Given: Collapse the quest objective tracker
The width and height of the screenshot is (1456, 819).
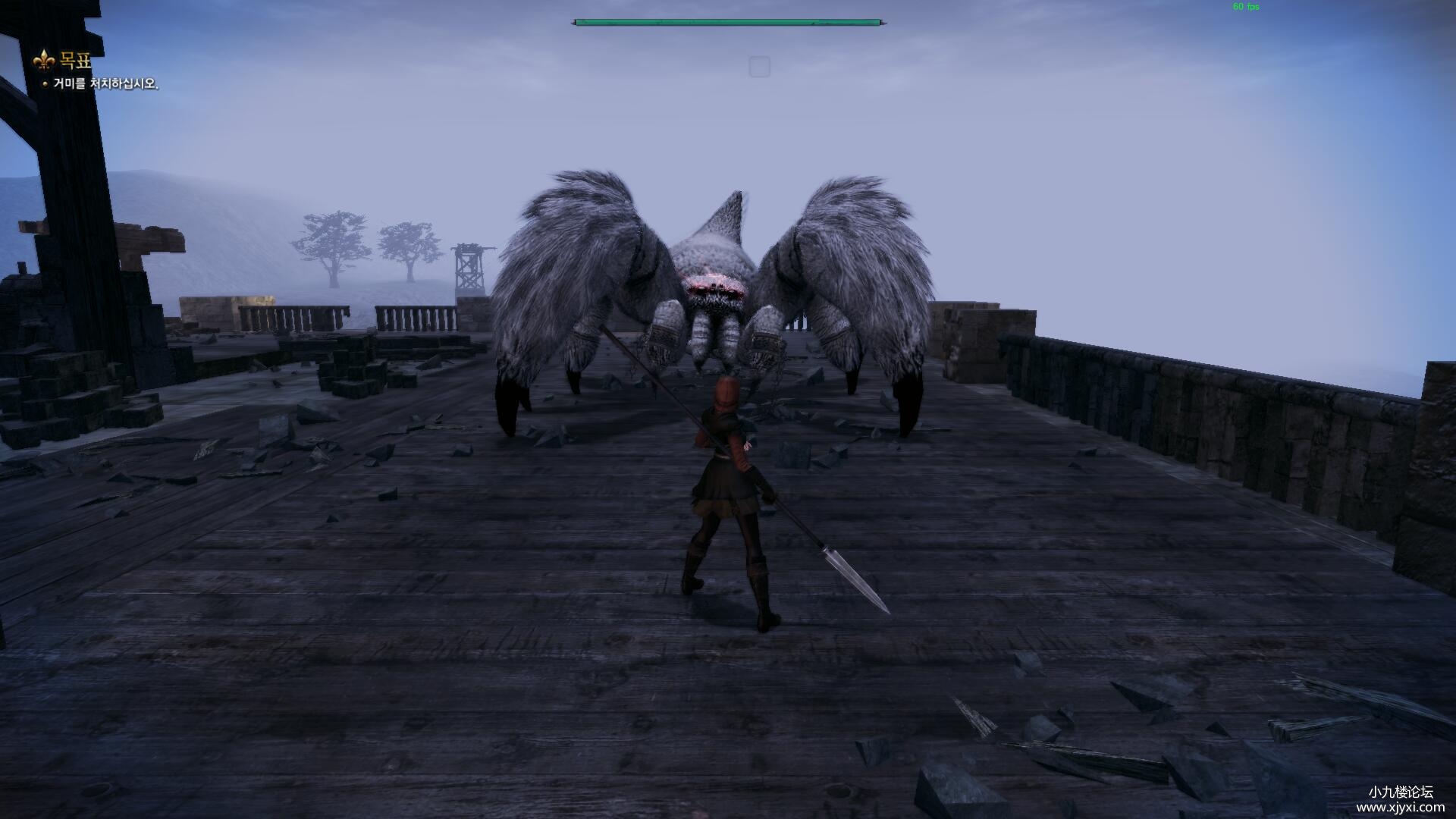Looking at the screenshot, I should 74,61.
